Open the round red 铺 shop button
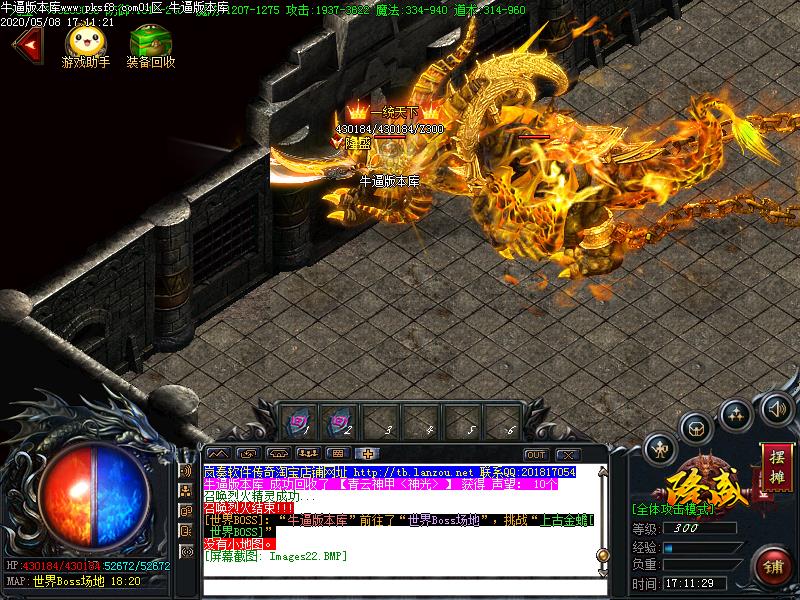 coord(775,567)
